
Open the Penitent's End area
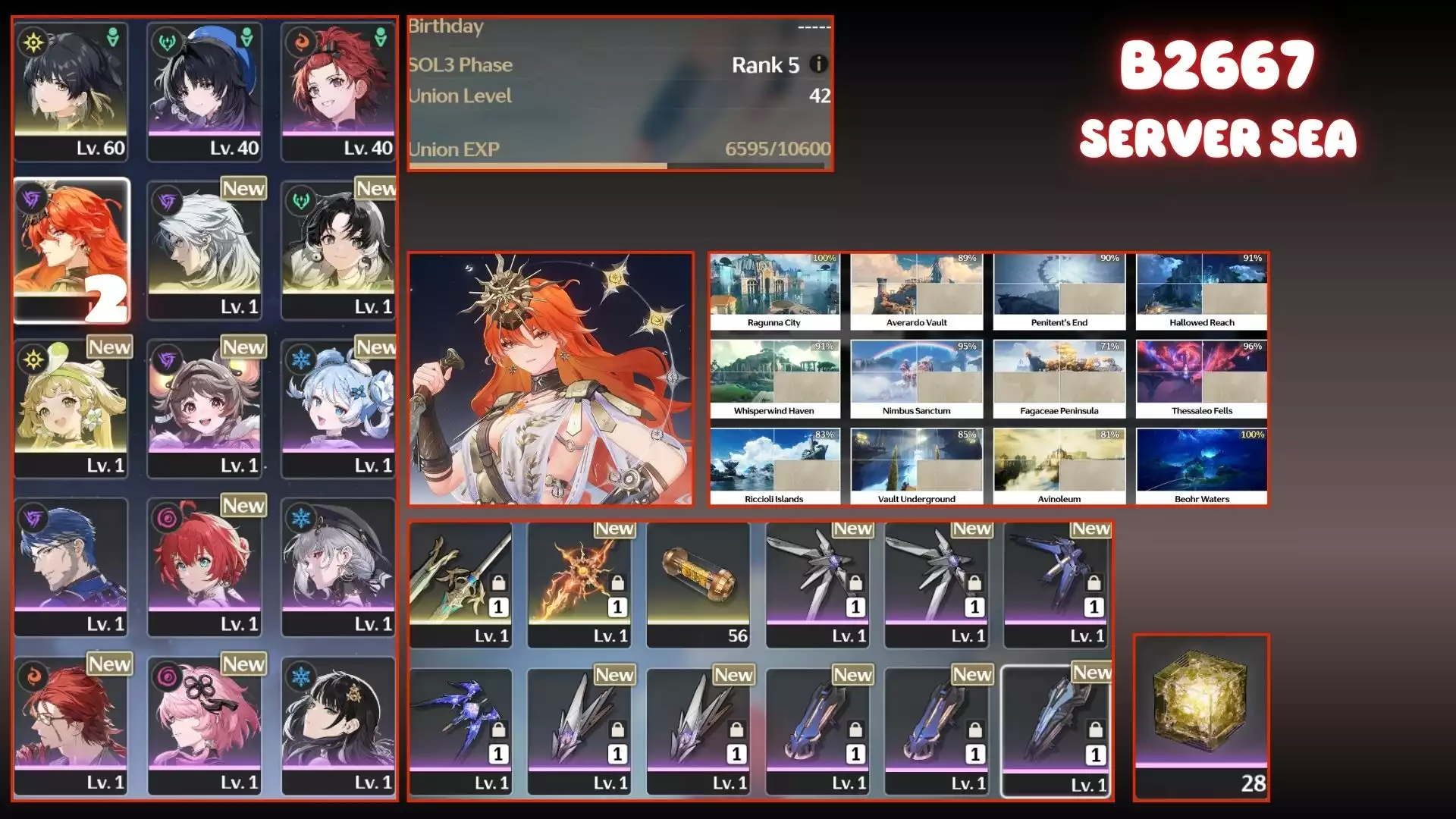[1059, 292]
